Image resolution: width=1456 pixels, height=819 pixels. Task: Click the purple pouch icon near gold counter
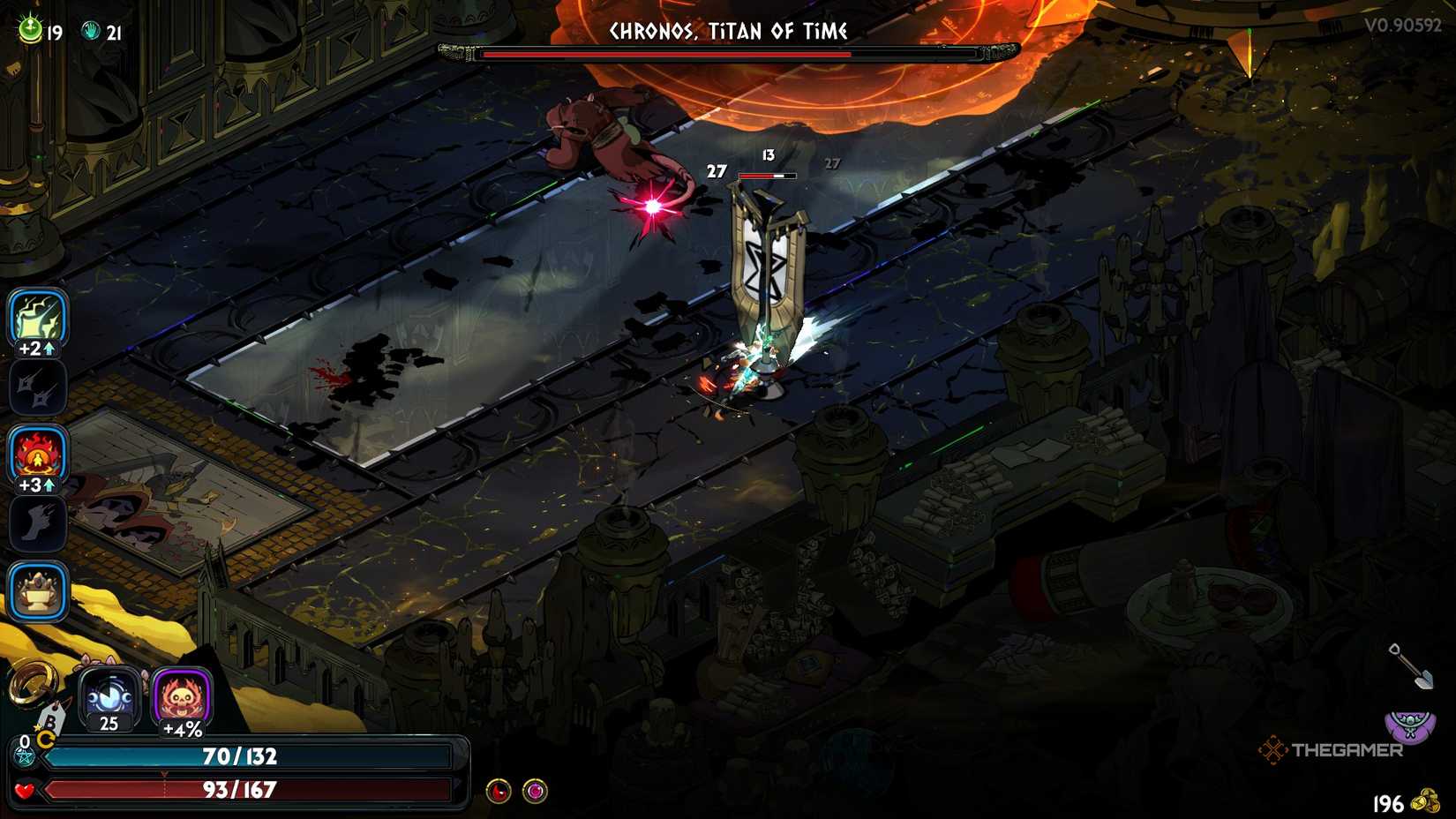(x=1410, y=722)
